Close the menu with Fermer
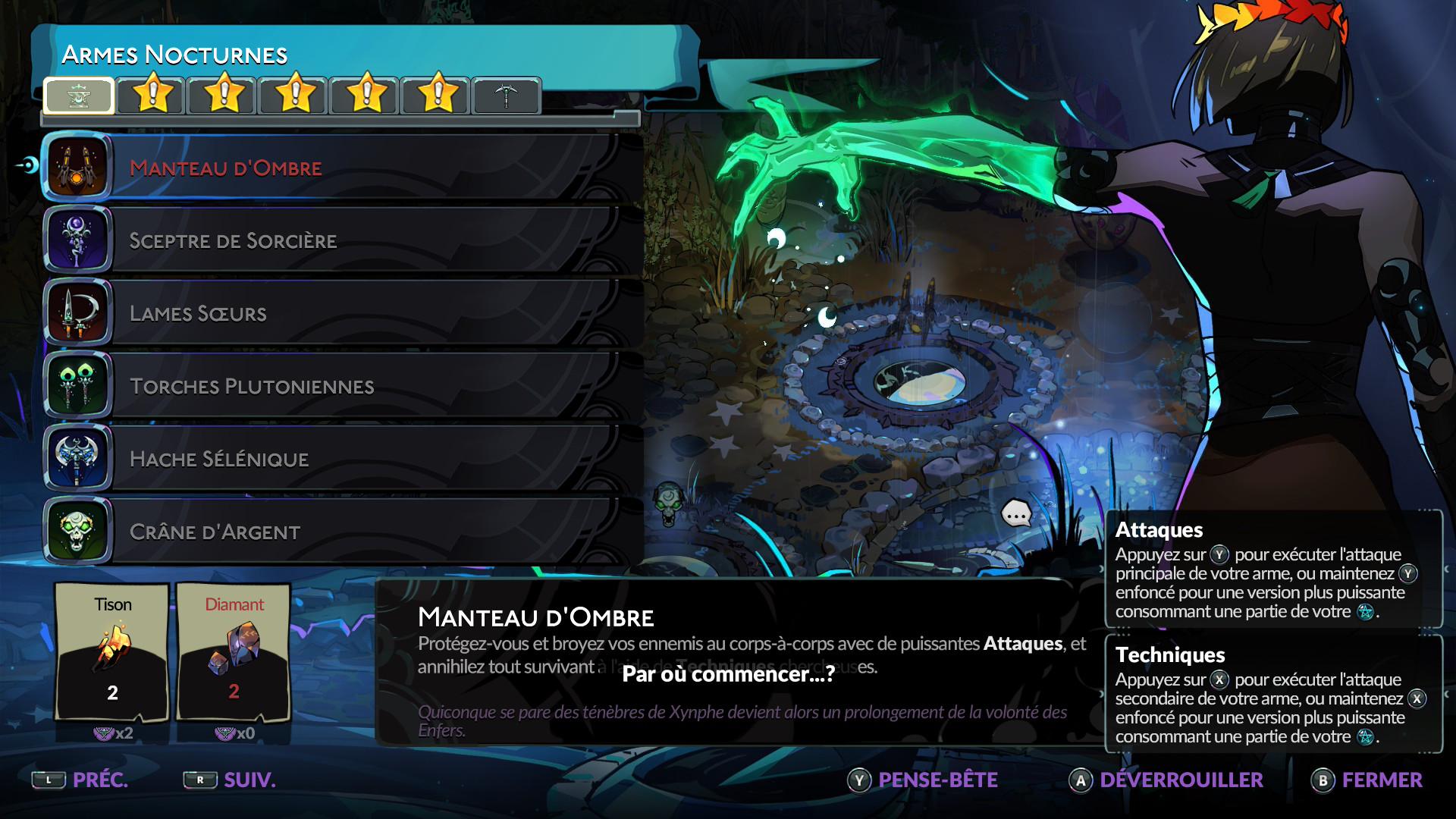 click(1367, 780)
